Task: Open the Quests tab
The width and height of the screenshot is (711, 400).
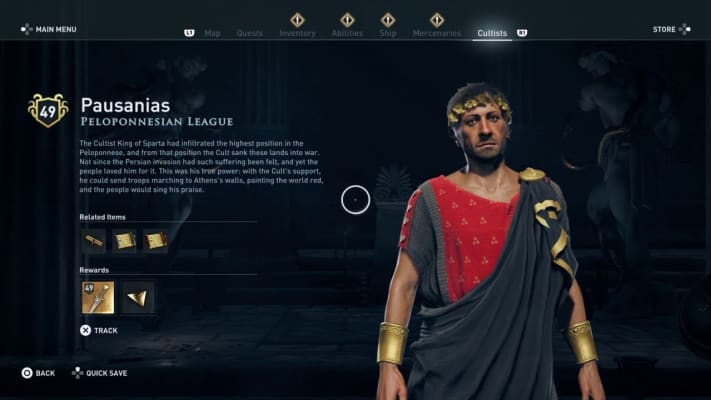Action: pos(250,33)
